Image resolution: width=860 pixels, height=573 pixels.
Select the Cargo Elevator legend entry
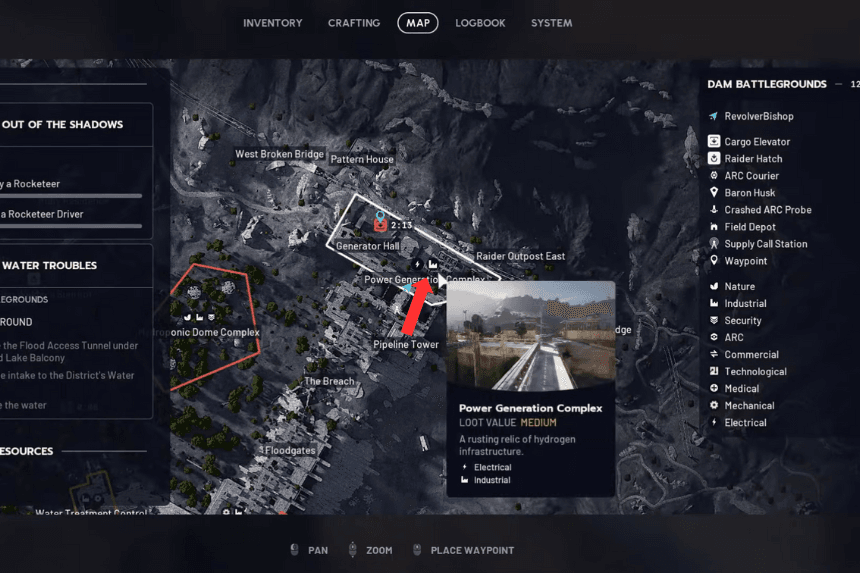click(757, 142)
